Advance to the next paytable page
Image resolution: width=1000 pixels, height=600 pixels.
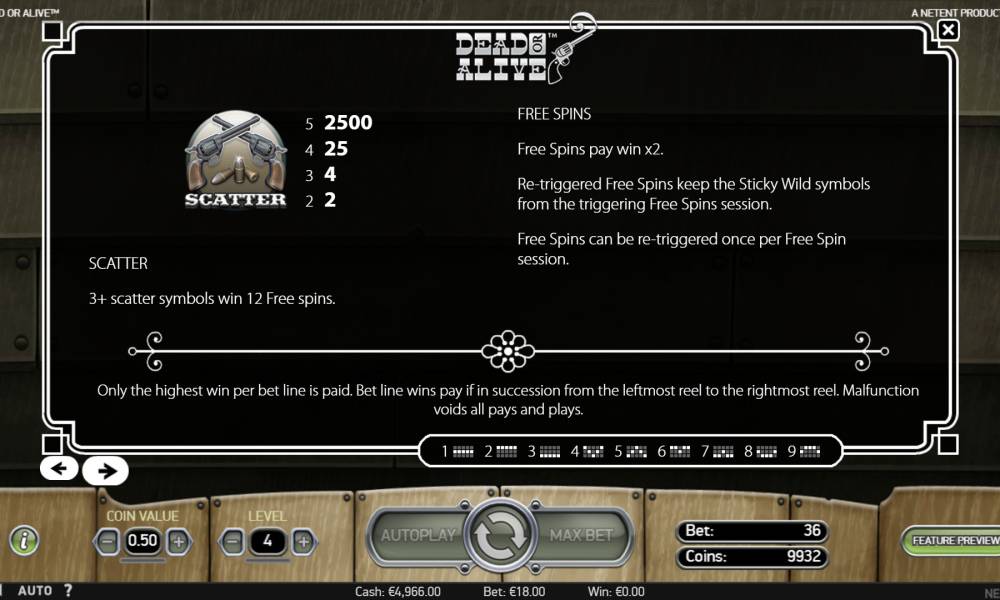click(x=105, y=469)
